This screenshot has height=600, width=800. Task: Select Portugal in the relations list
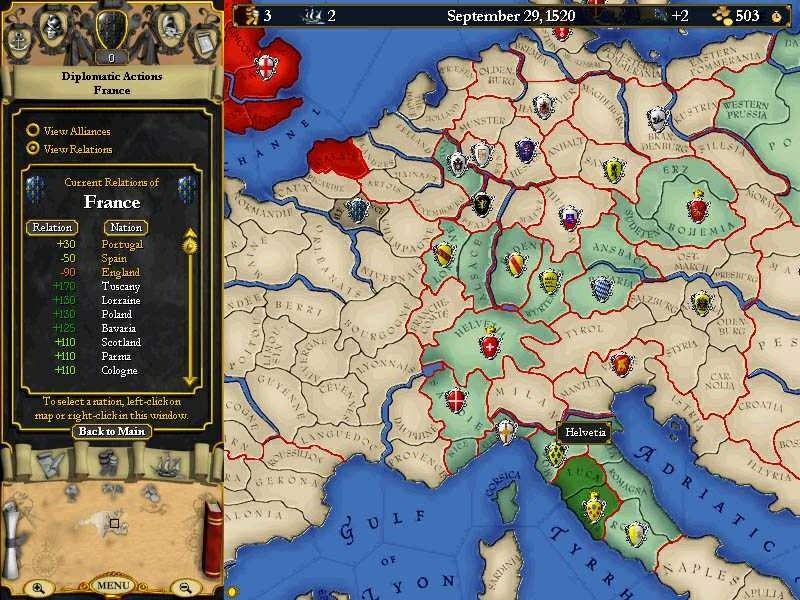tap(122, 244)
